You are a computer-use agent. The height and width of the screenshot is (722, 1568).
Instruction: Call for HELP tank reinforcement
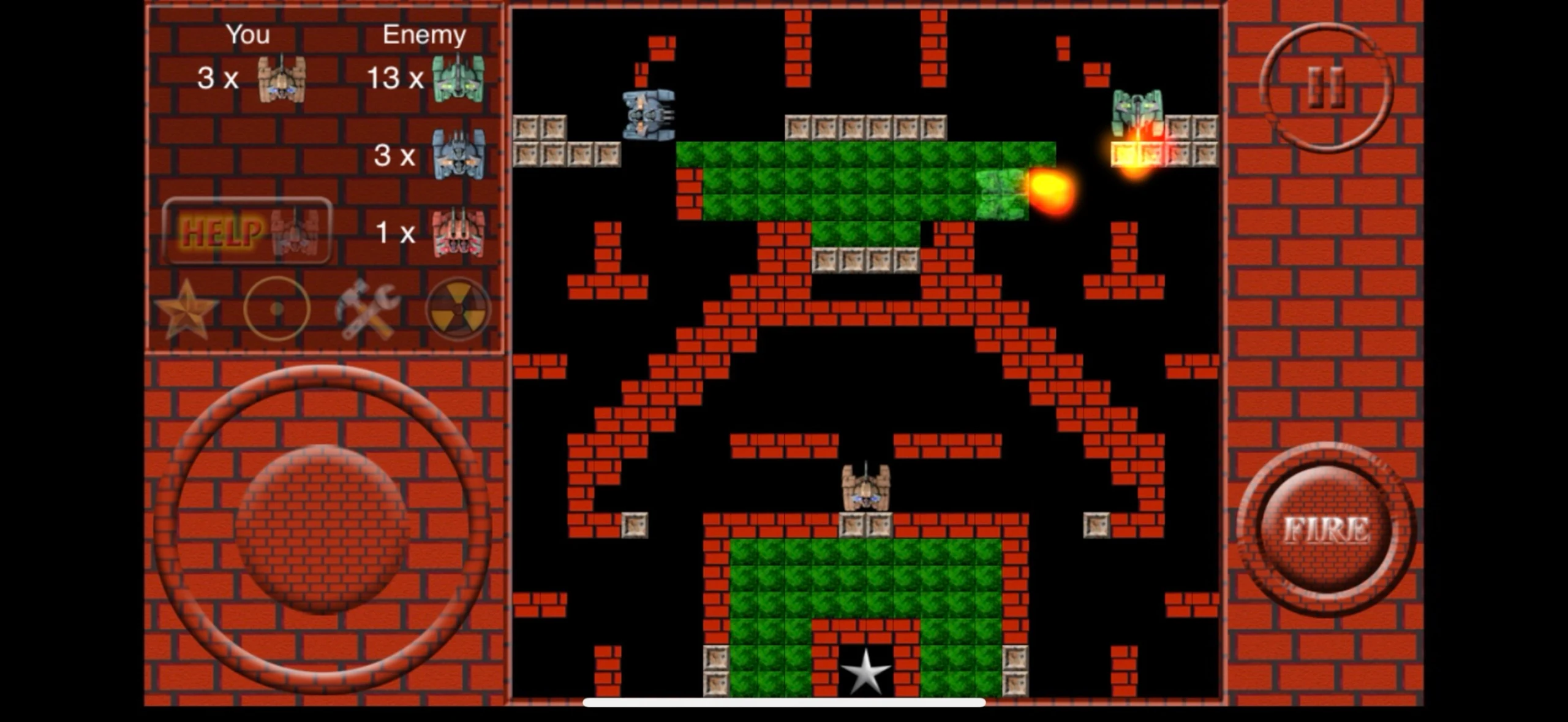(x=247, y=231)
